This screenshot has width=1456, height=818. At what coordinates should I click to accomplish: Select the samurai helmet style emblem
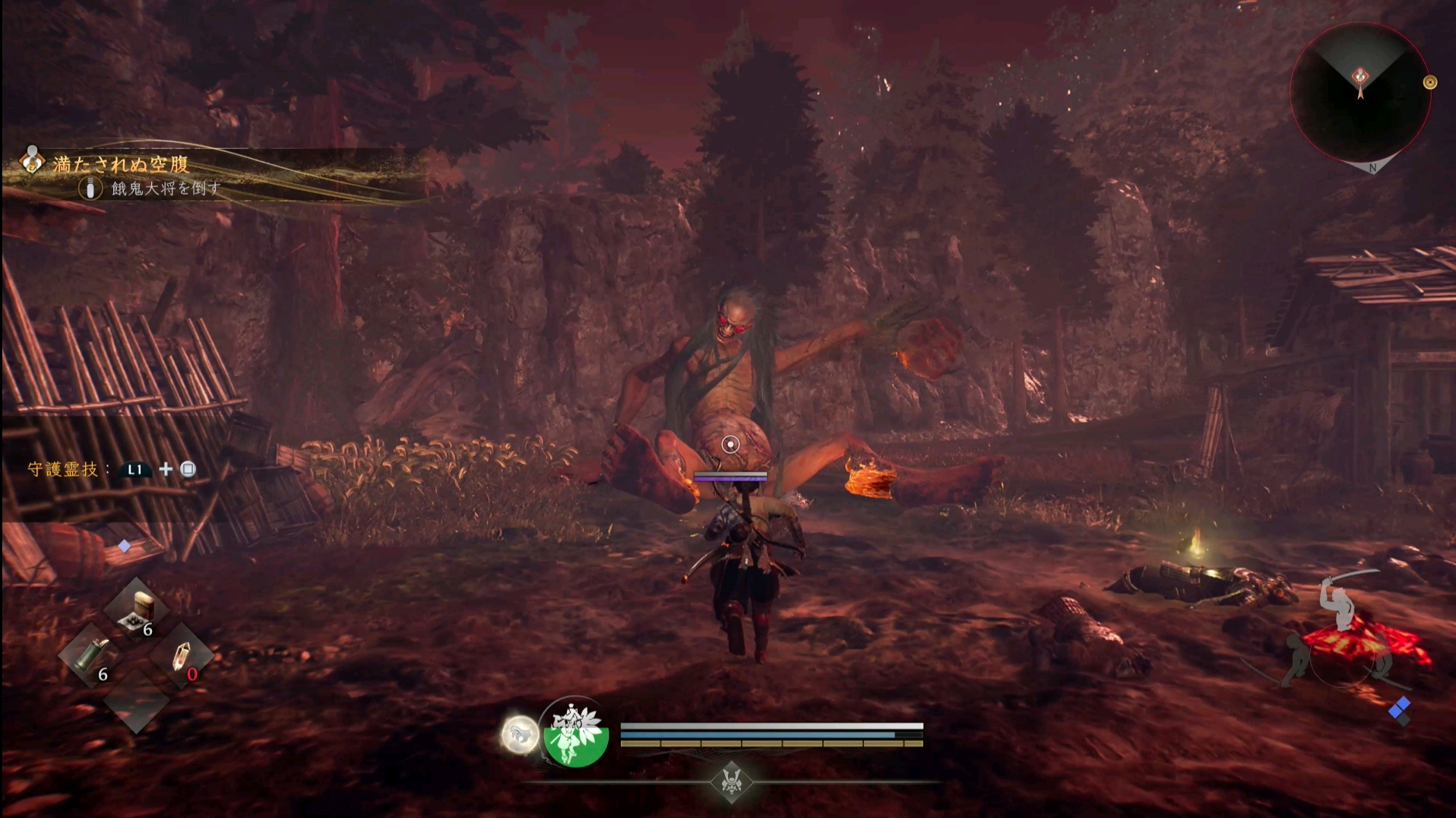731,781
